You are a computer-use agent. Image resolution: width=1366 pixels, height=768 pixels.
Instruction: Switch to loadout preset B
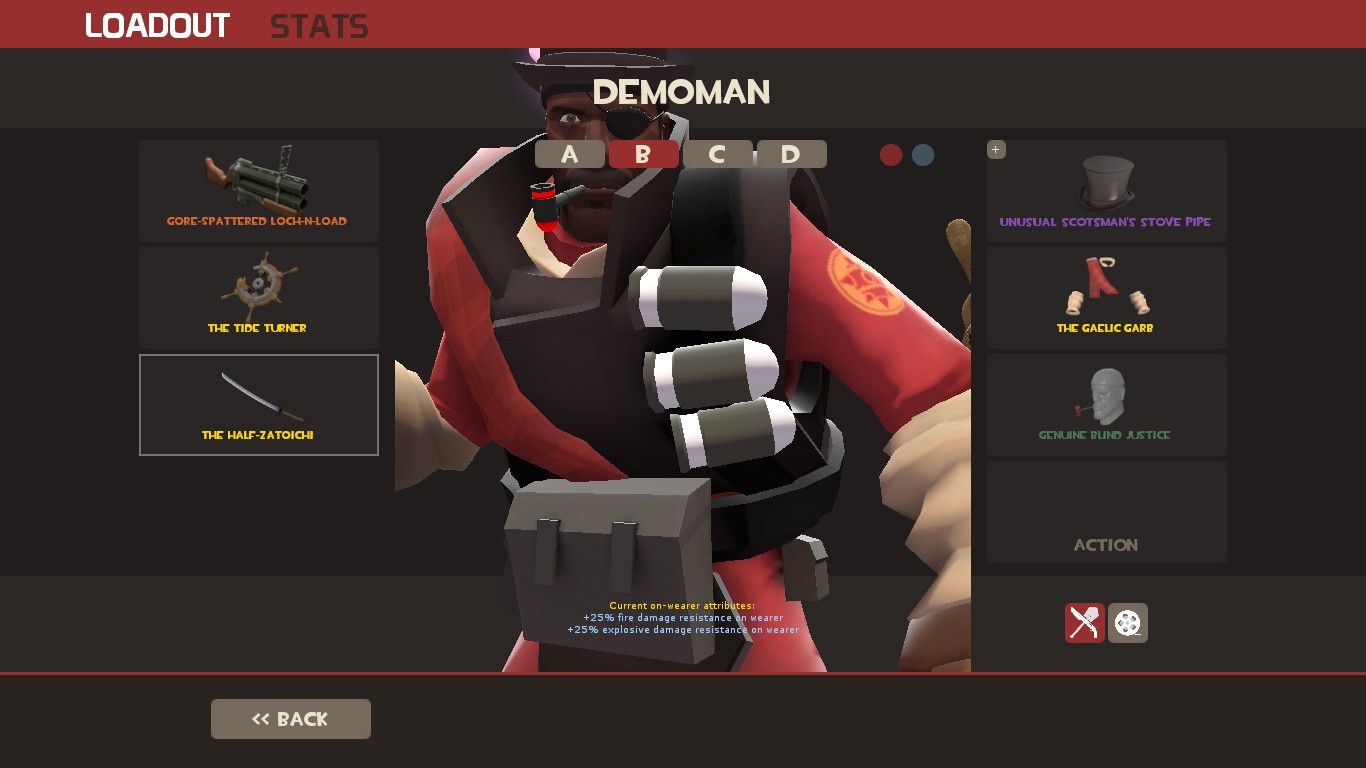644,154
